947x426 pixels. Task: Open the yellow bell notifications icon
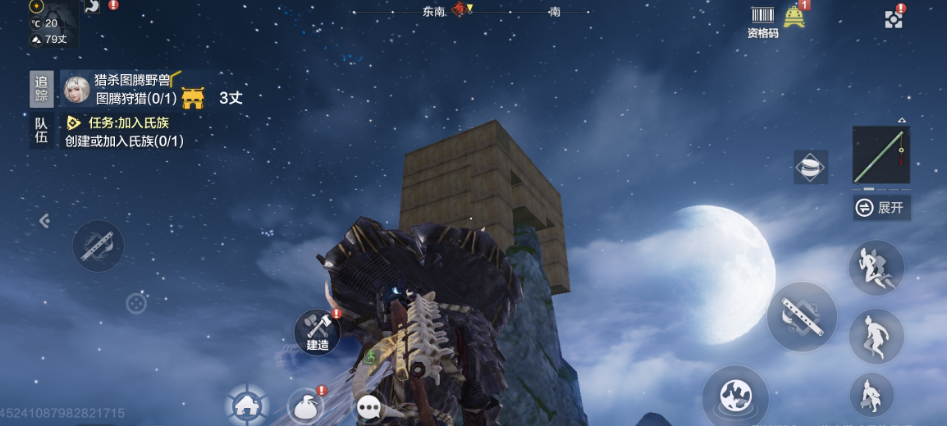(795, 16)
